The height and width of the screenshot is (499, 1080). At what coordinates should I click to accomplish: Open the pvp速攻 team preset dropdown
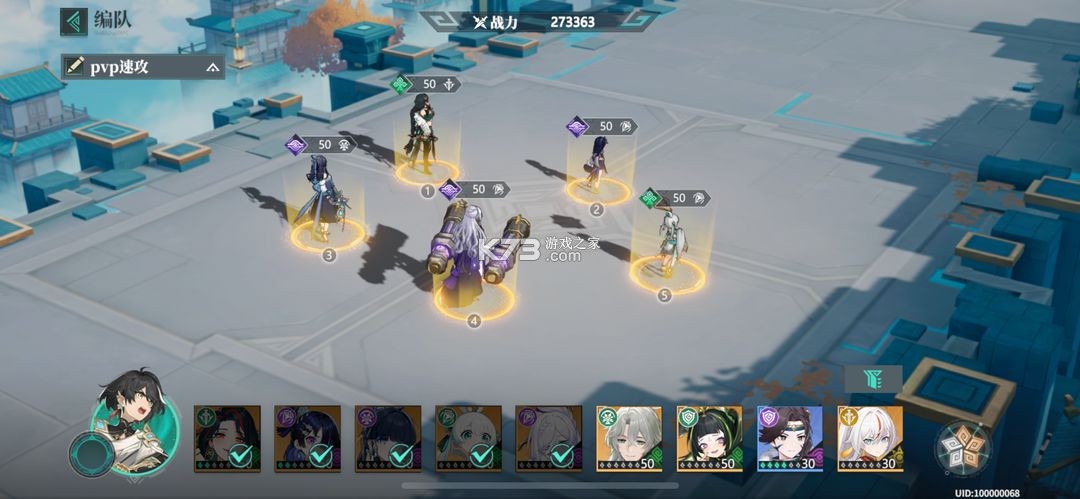(x=212, y=67)
